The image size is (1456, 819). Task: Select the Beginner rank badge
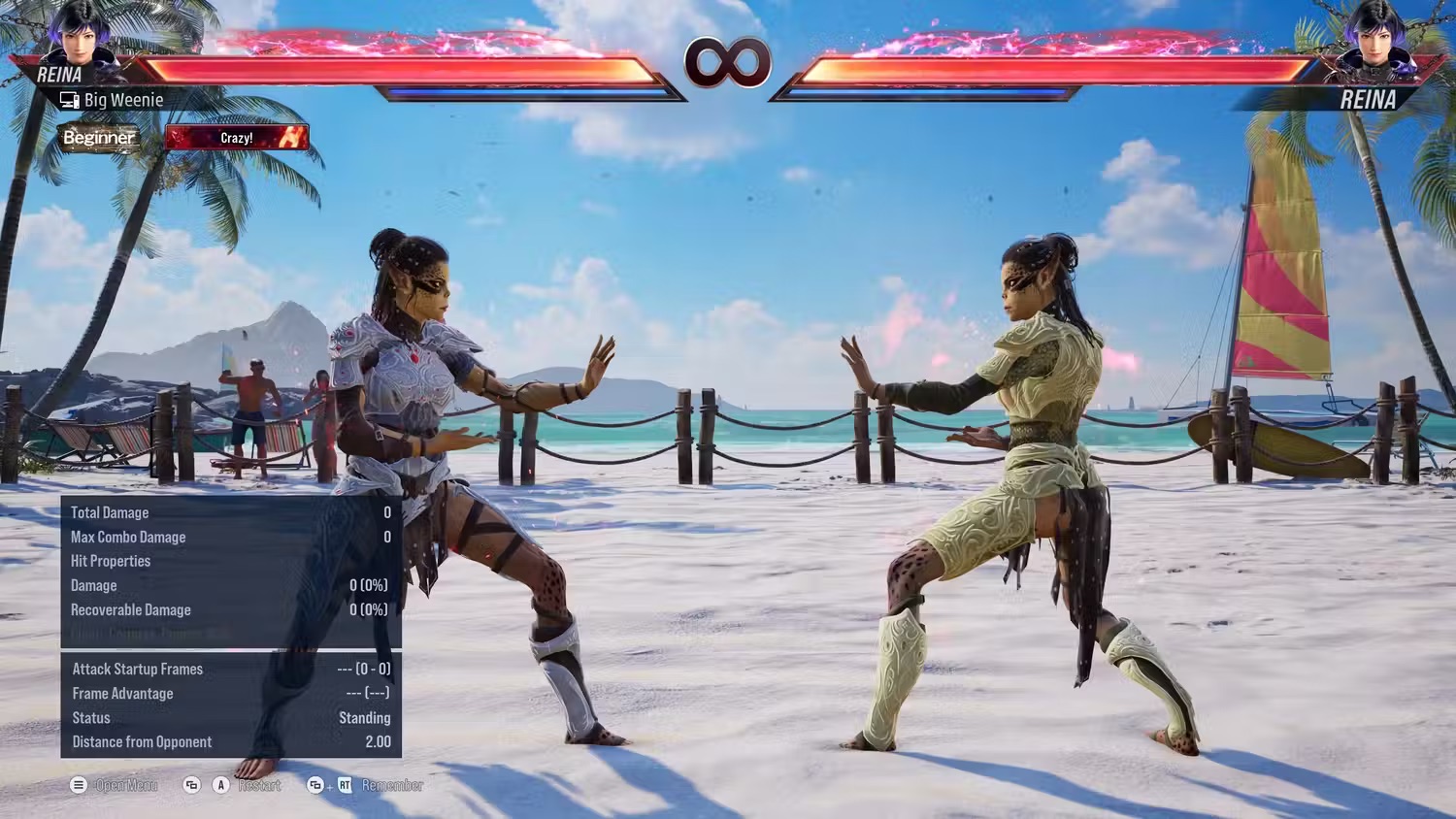[98, 137]
